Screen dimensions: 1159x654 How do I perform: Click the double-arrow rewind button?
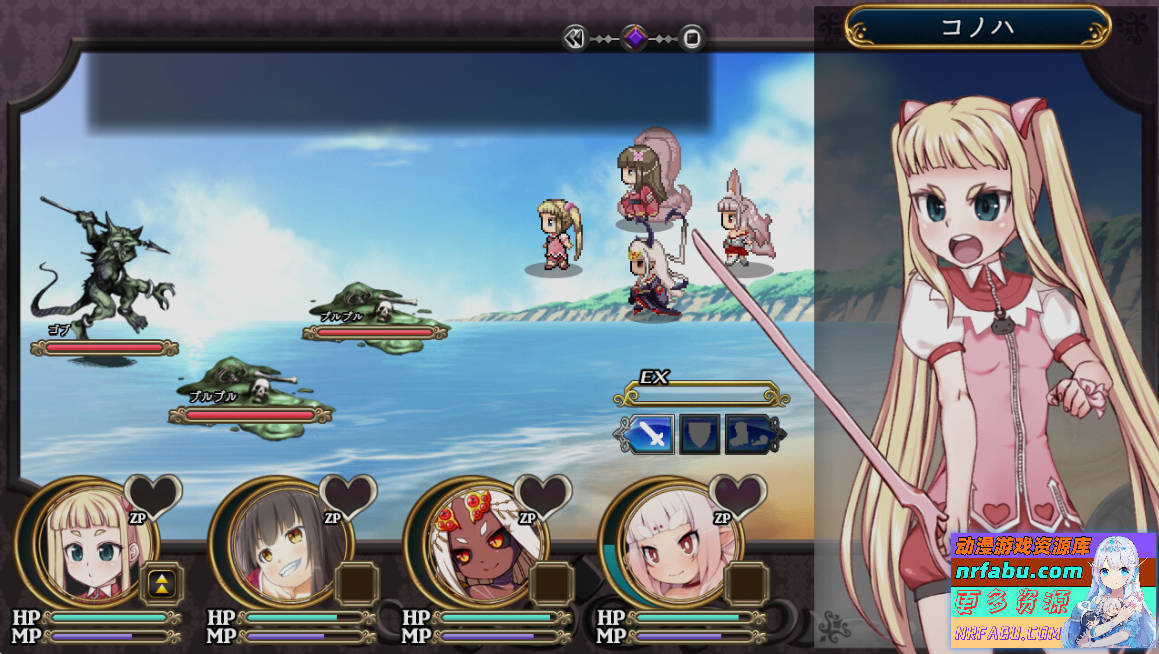pyautogui.click(x=574, y=38)
